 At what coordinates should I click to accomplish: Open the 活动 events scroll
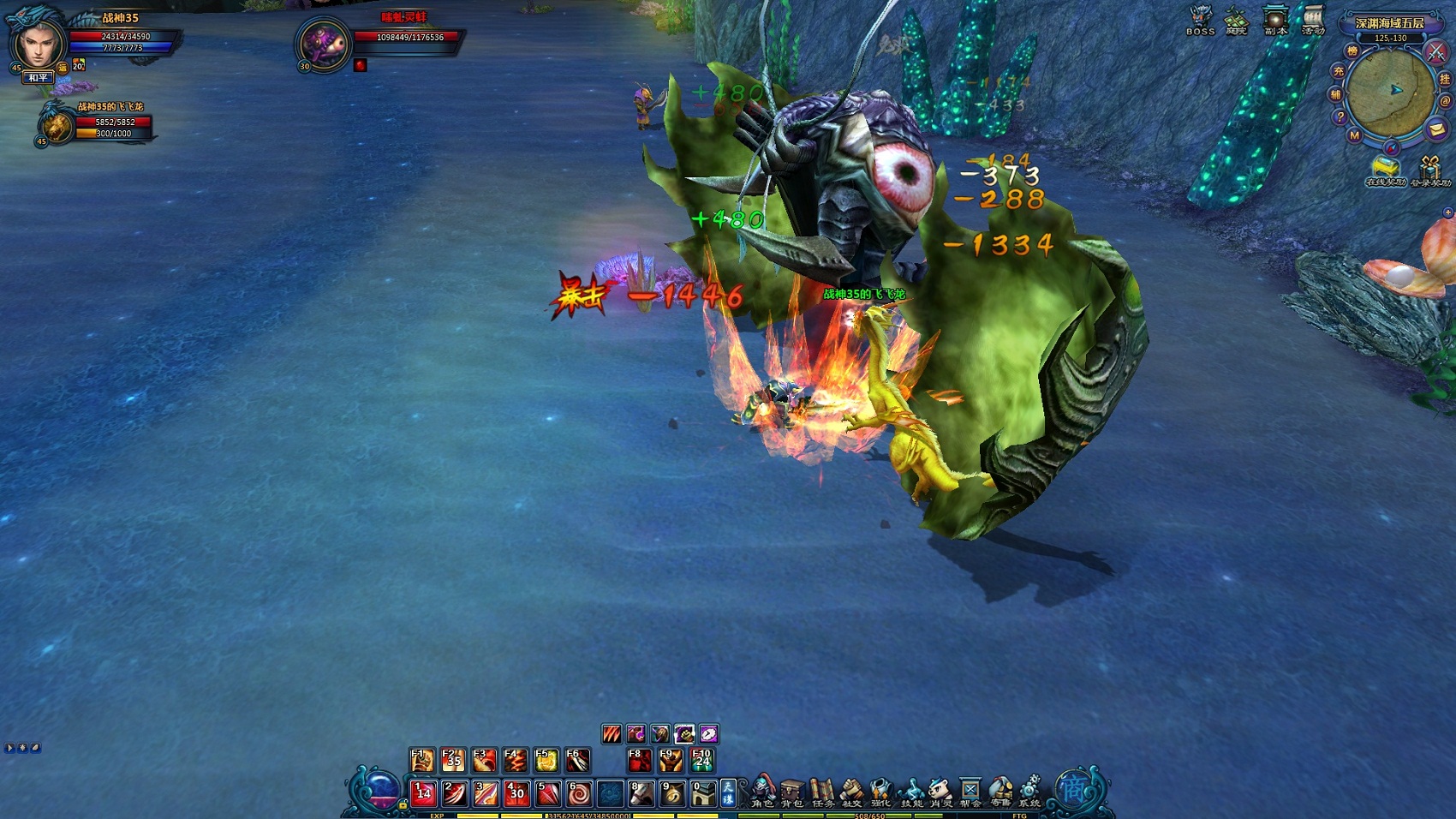[x=1313, y=19]
